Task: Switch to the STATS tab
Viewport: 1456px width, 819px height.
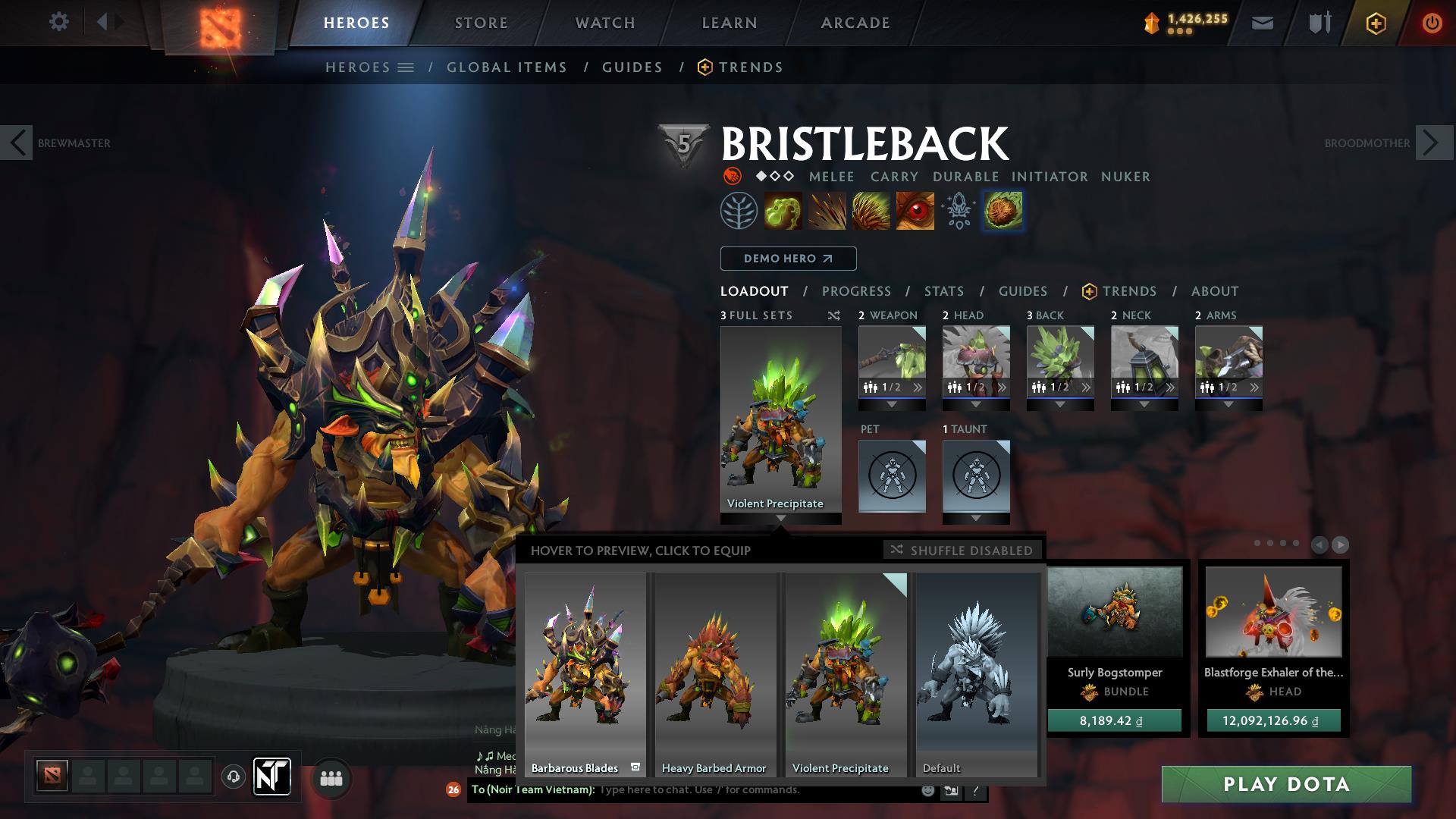Action: pos(943,290)
